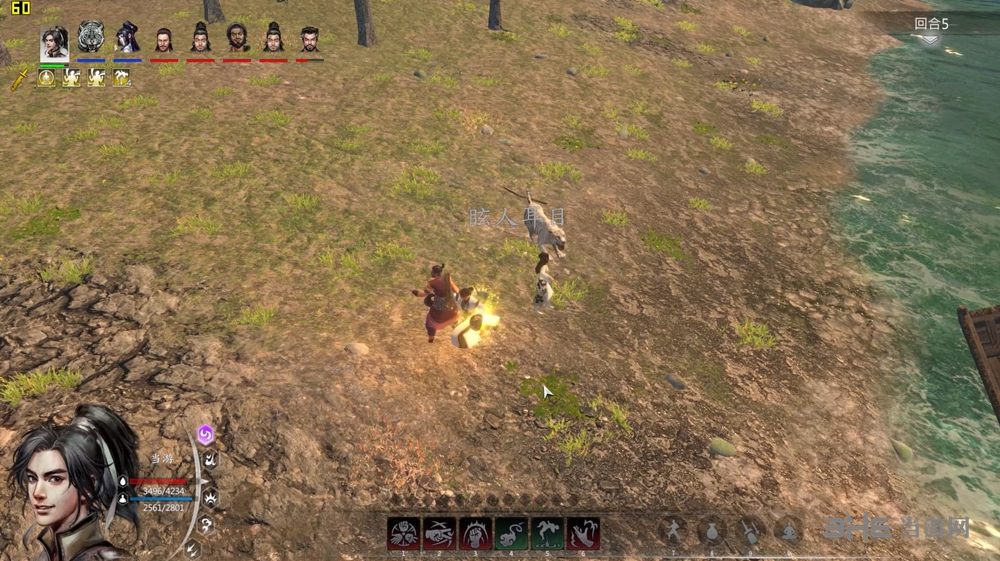Select the radiant burst hexagon icon
This screenshot has width=1000, height=561.
point(211,497)
